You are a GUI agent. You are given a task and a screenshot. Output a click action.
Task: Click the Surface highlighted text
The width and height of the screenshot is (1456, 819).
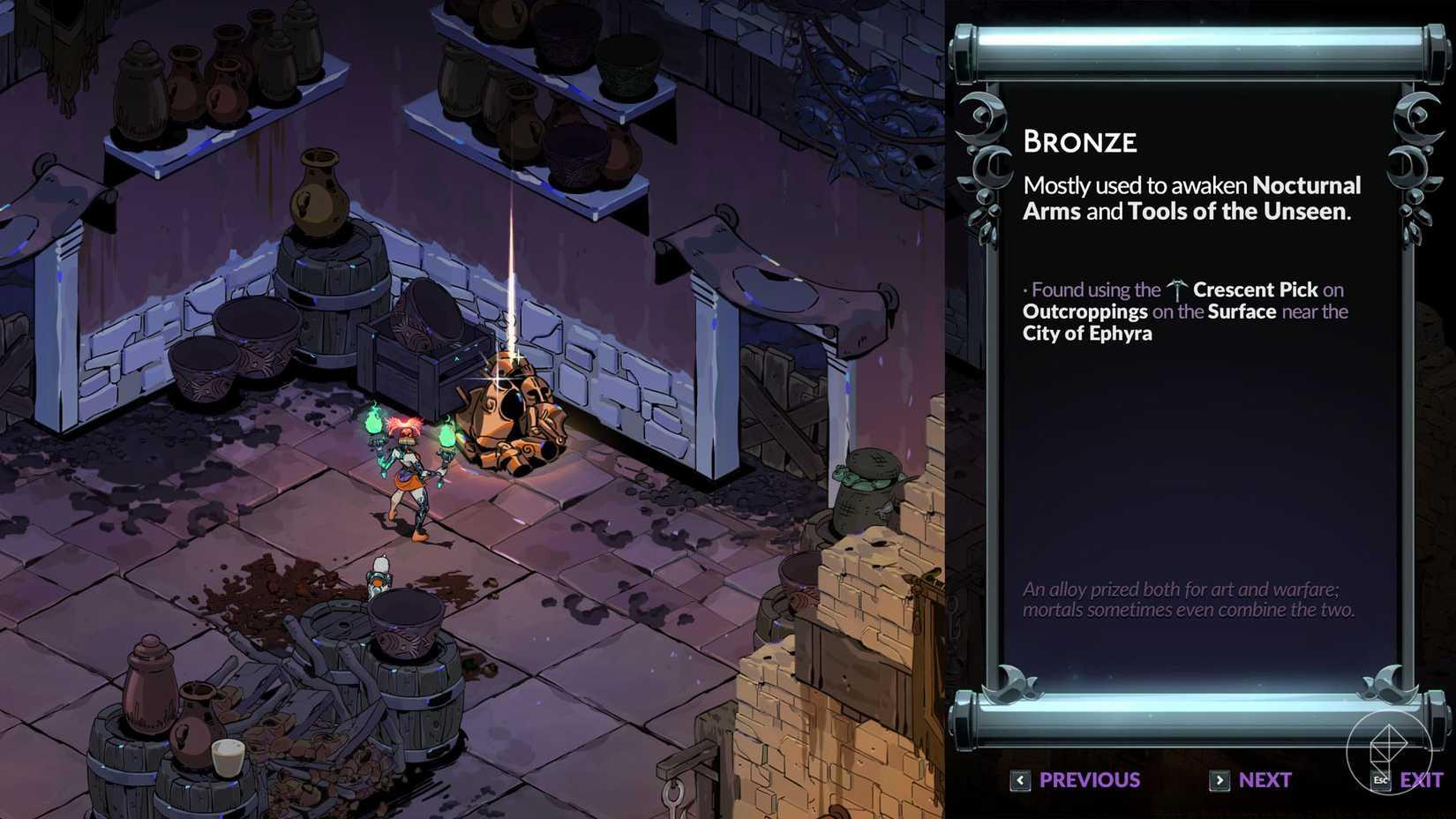click(x=1243, y=311)
